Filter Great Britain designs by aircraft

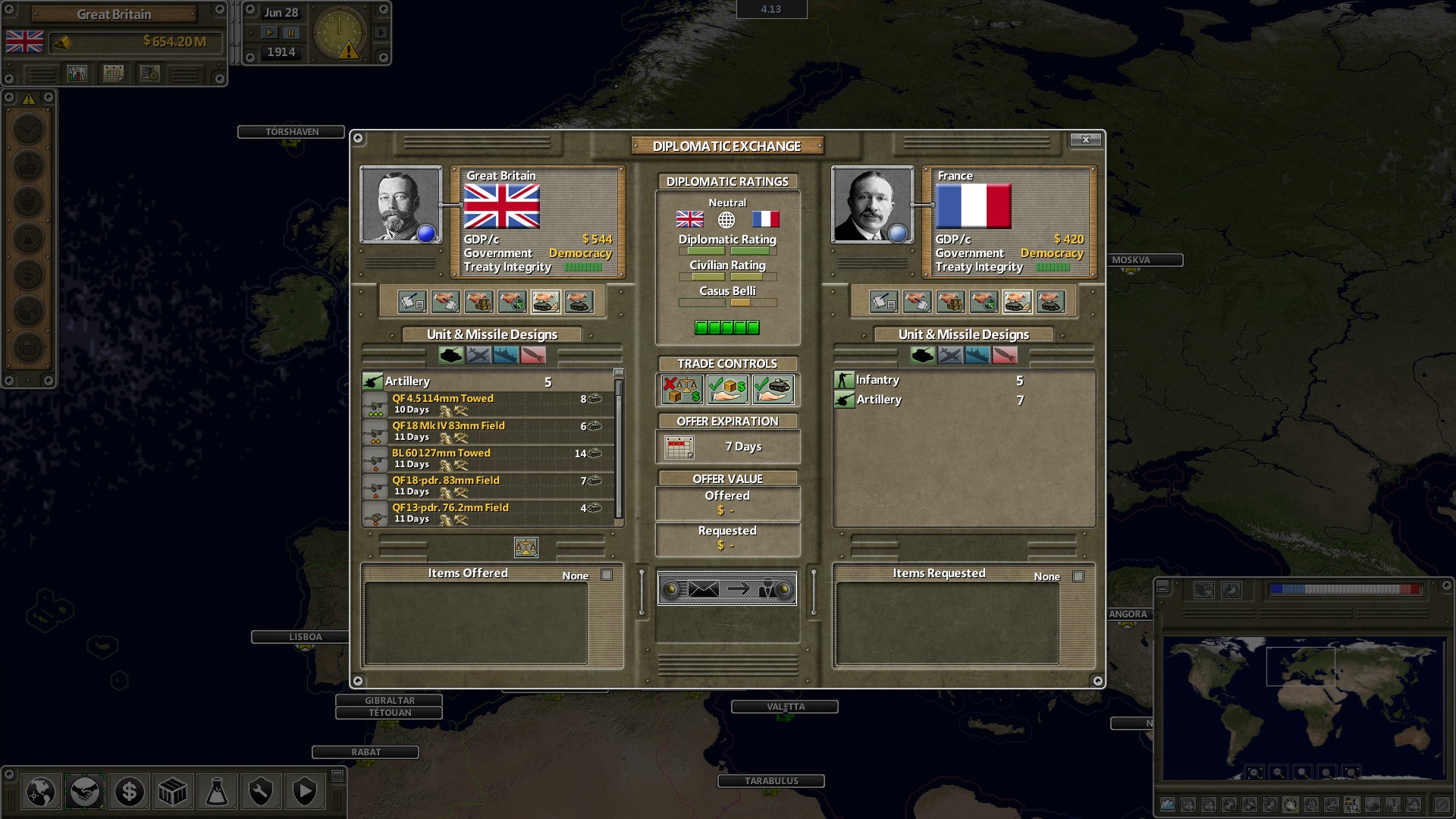coord(479,355)
